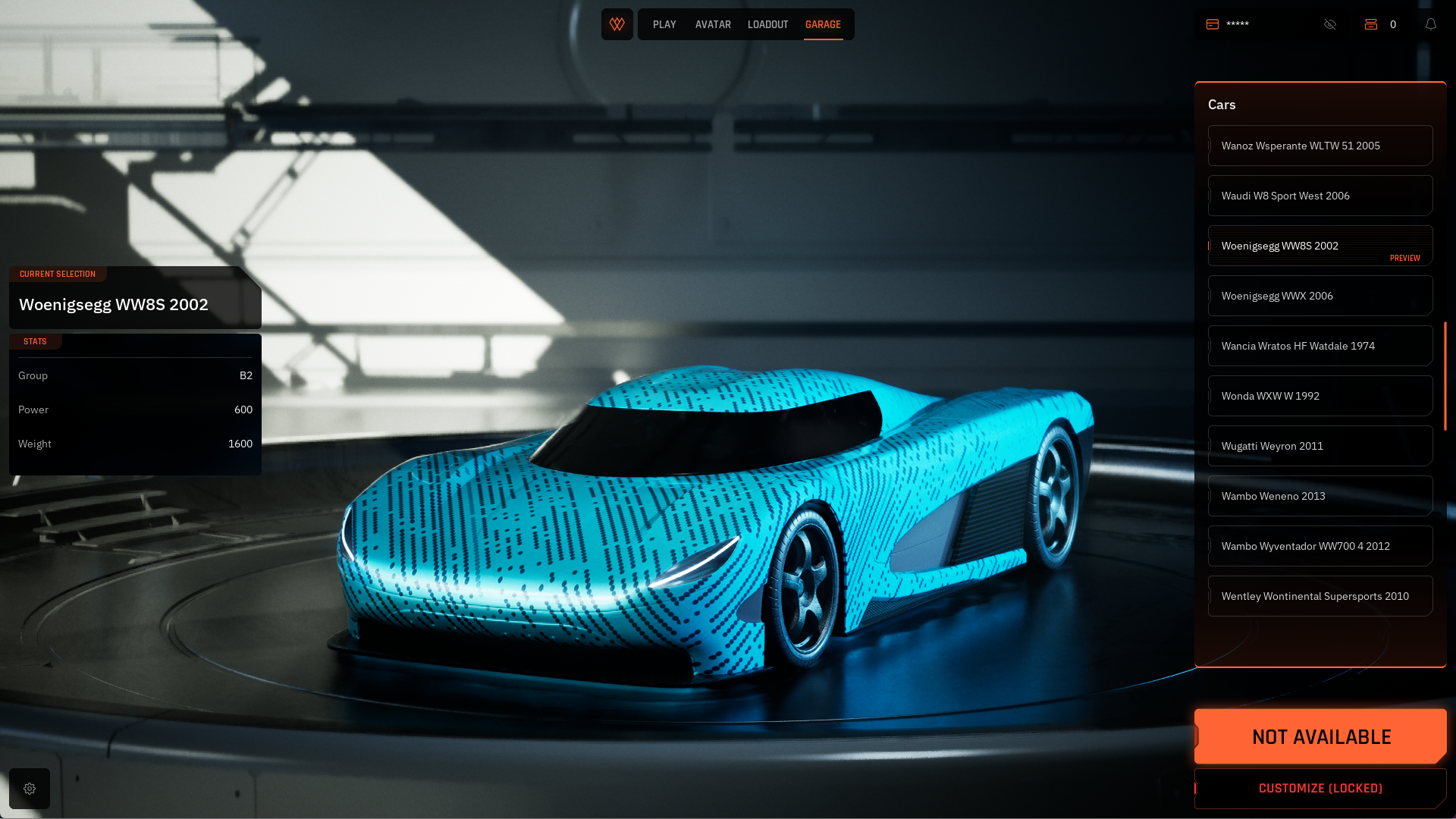Select the Waudi W8 Sport West 2006

click(x=1319, y=196)
